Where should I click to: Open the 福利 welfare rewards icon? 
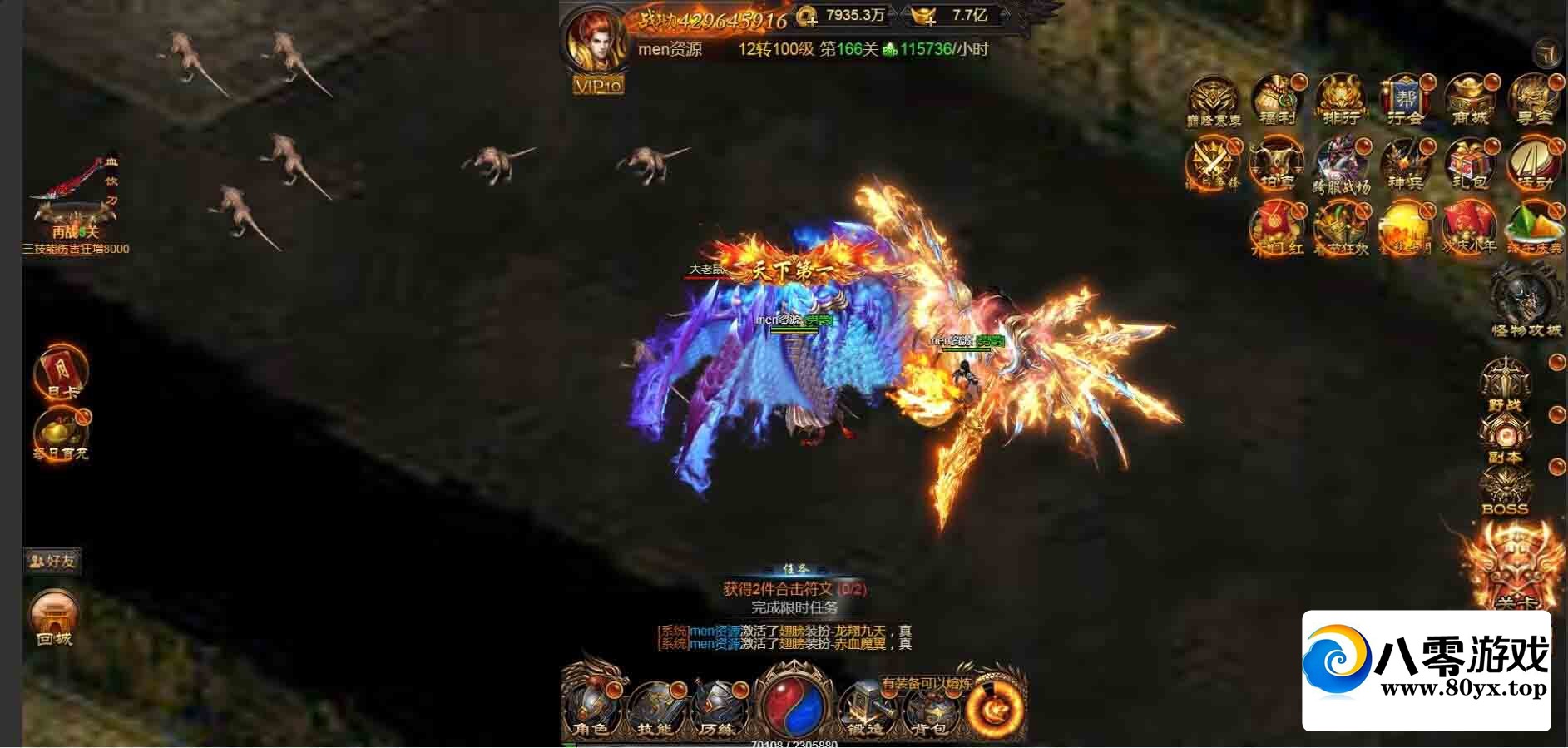click(x=1276, y=101)
